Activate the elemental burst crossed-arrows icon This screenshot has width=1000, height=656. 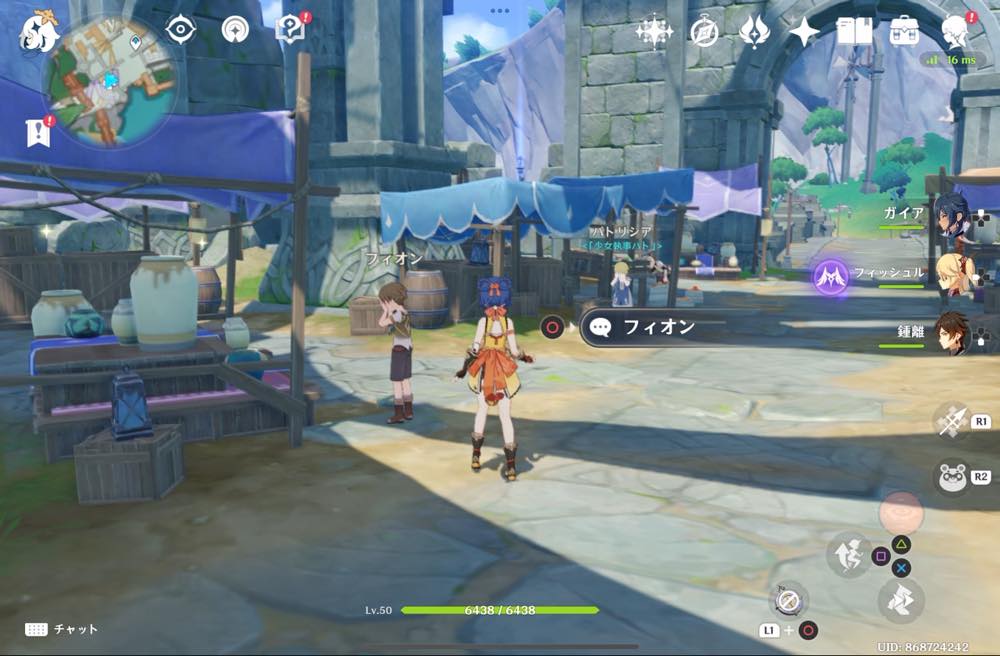point(952,421)
